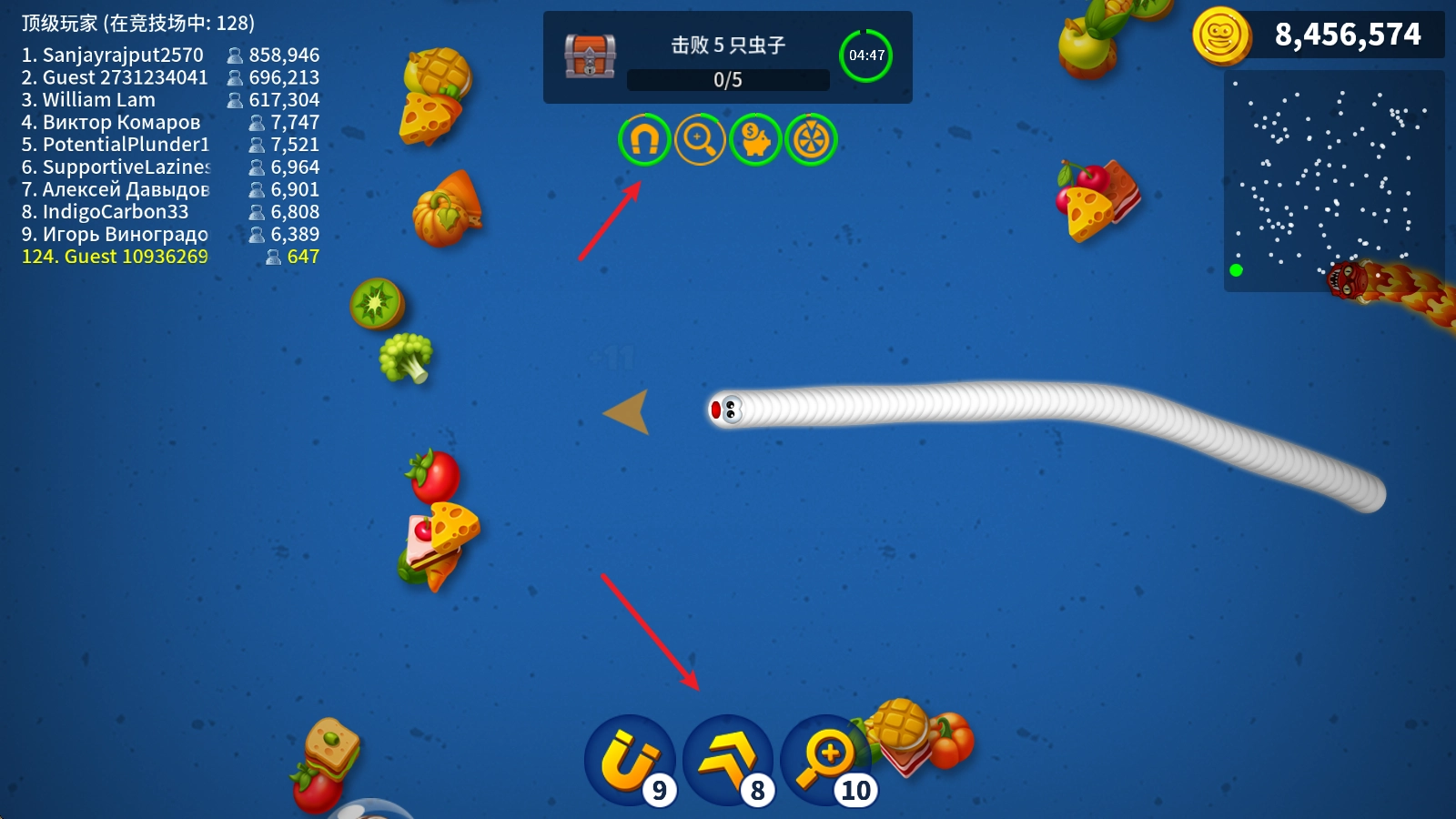This screenshot has width=1456, height=819.
Task: Activate the magnet booster button
Action: click(630, 761)
